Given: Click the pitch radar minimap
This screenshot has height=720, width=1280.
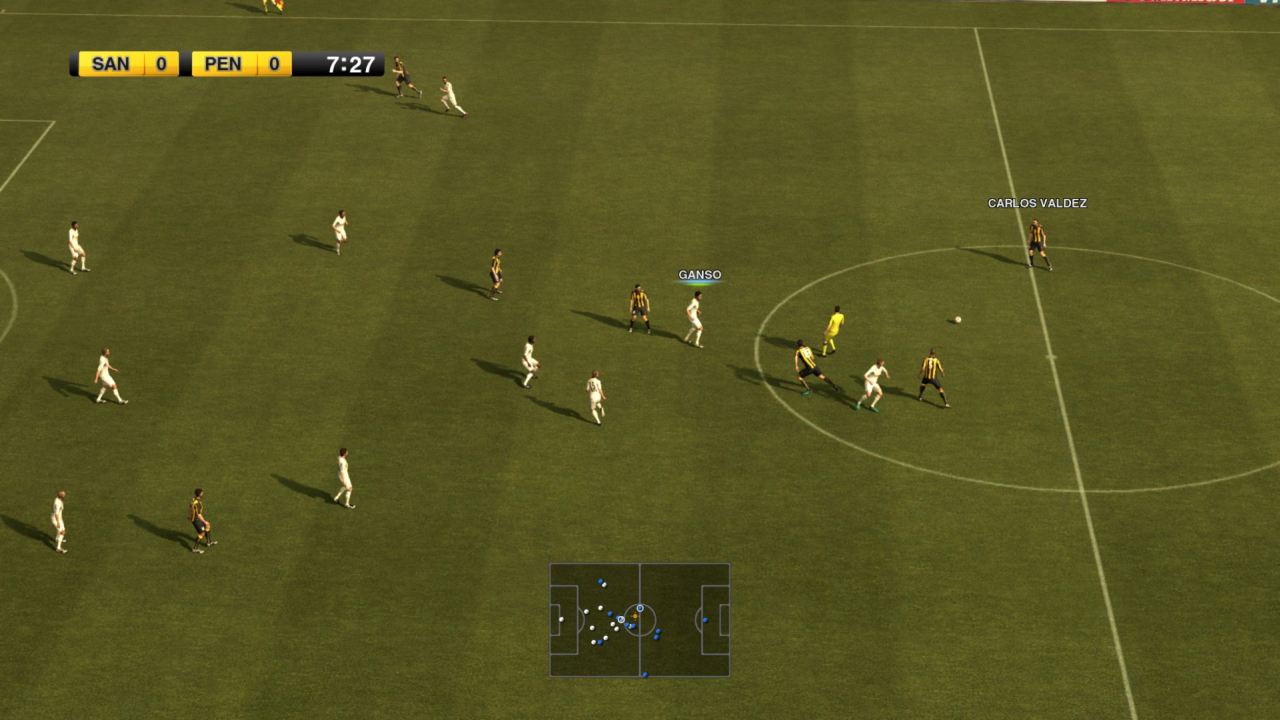Looking at the screenshot, I should pyautogui.click(x=639, y=619).
